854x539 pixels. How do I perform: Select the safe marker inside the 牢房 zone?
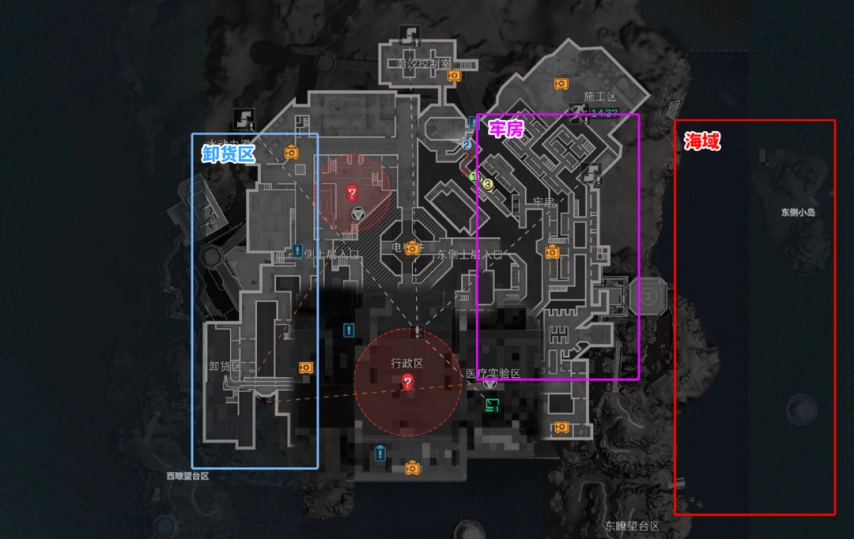551,252
